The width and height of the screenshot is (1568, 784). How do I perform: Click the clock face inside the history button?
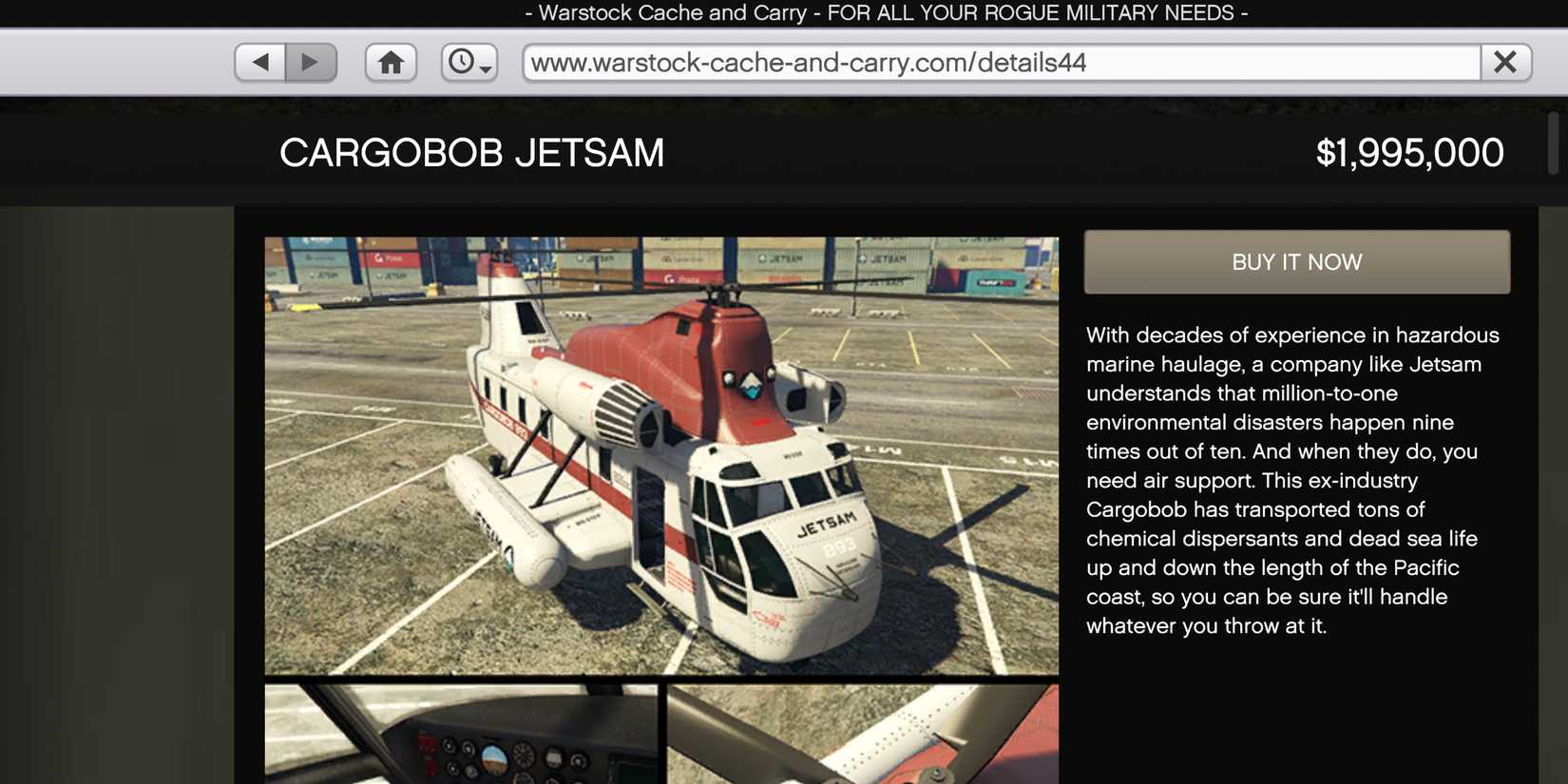coord(461,59)
